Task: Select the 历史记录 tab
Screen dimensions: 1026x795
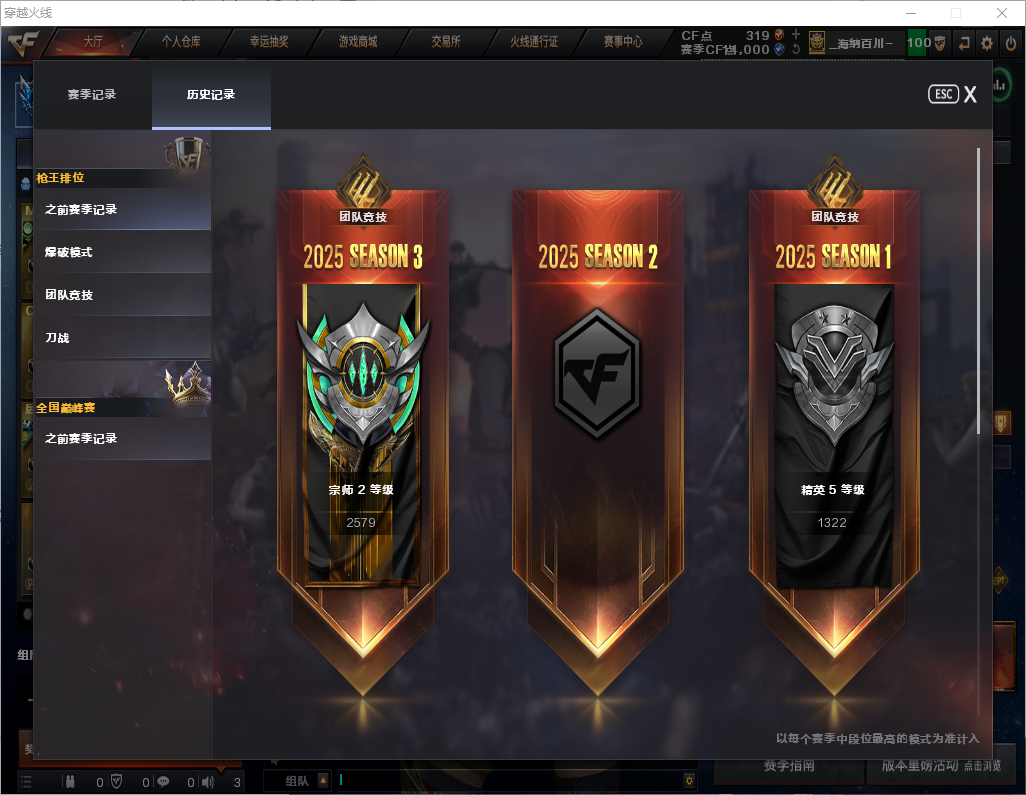Action: [x=211, y=95]
